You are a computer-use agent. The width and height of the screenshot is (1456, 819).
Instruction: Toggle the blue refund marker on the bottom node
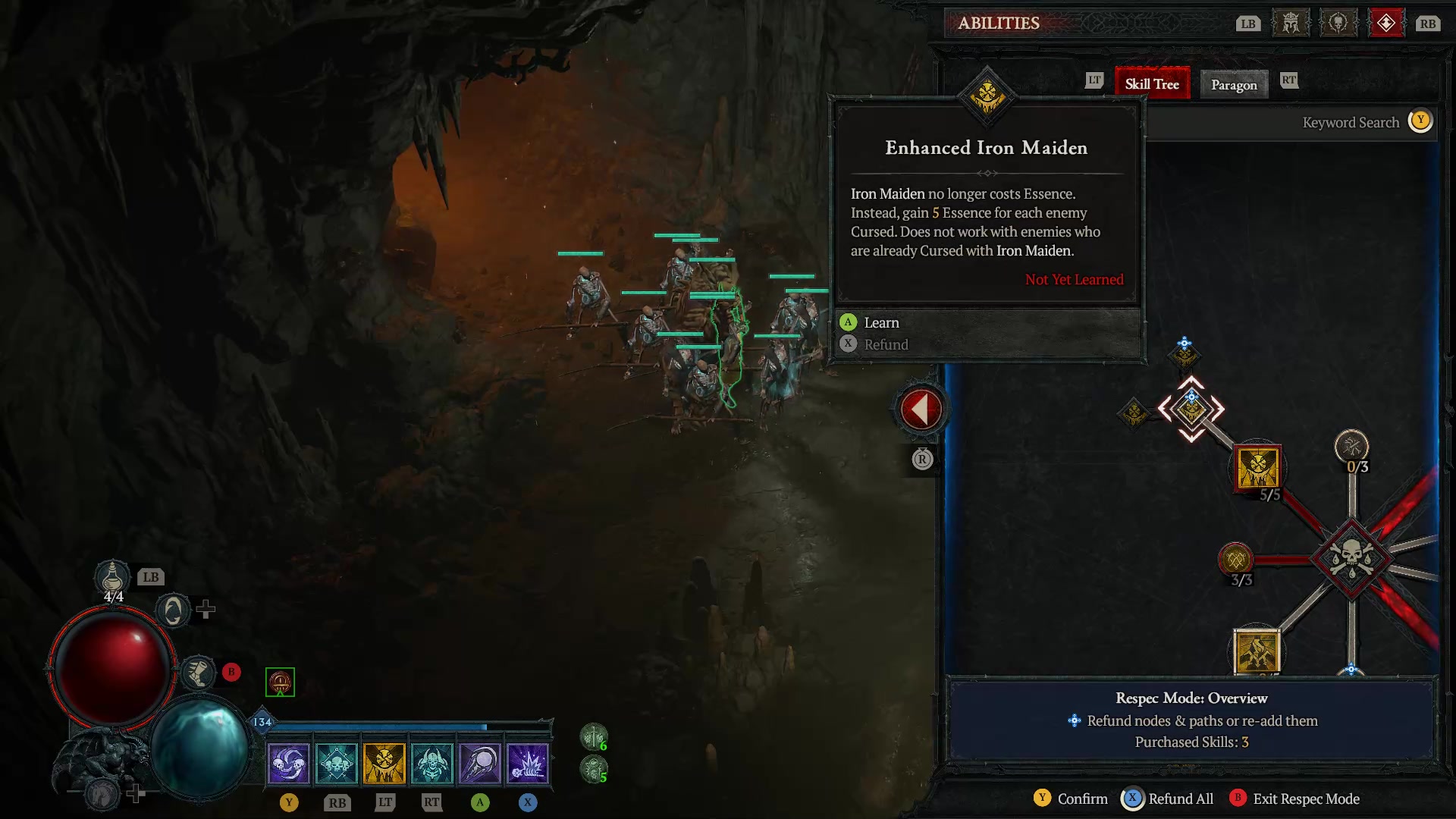(x=1351, y=670)
